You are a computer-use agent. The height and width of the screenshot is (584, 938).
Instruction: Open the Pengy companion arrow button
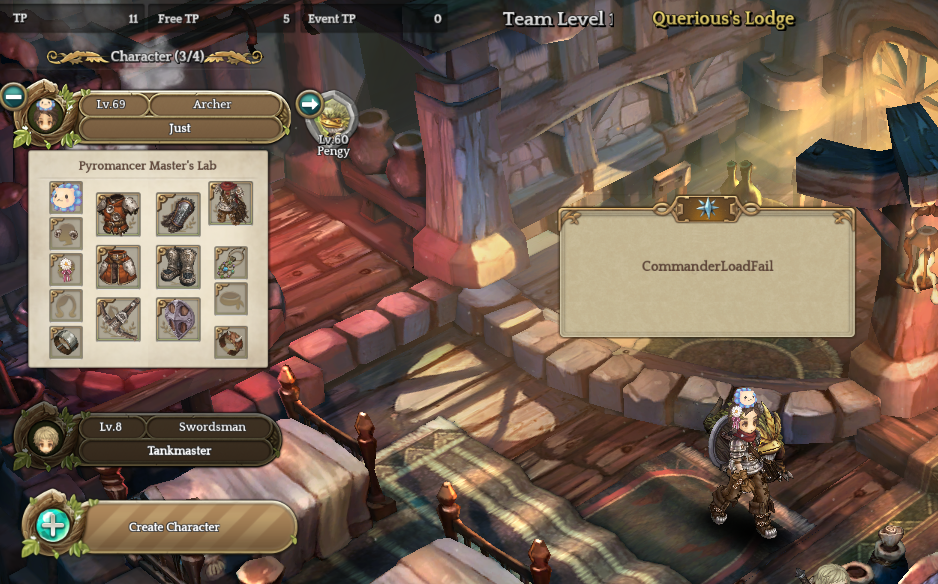point(310,103)
